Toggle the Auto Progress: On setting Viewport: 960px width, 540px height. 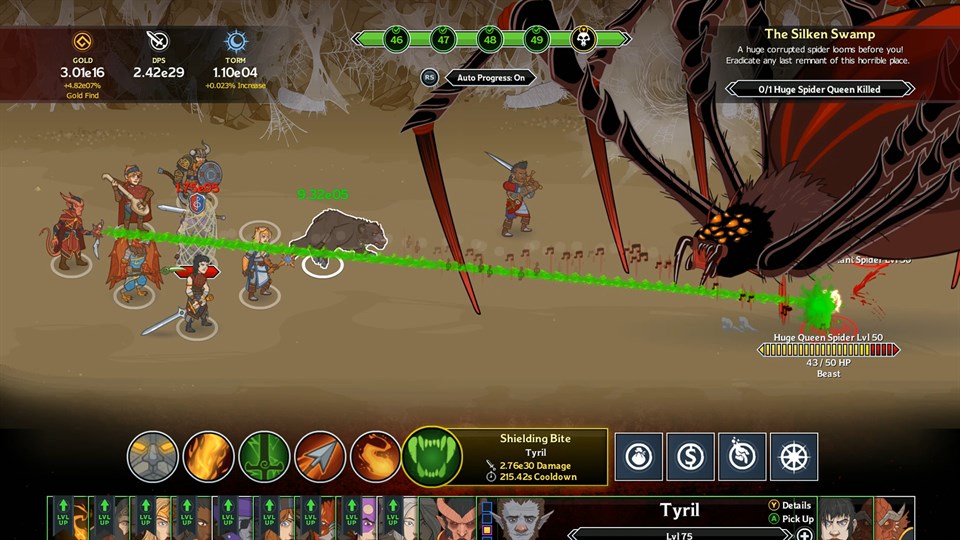coord(490,77)
